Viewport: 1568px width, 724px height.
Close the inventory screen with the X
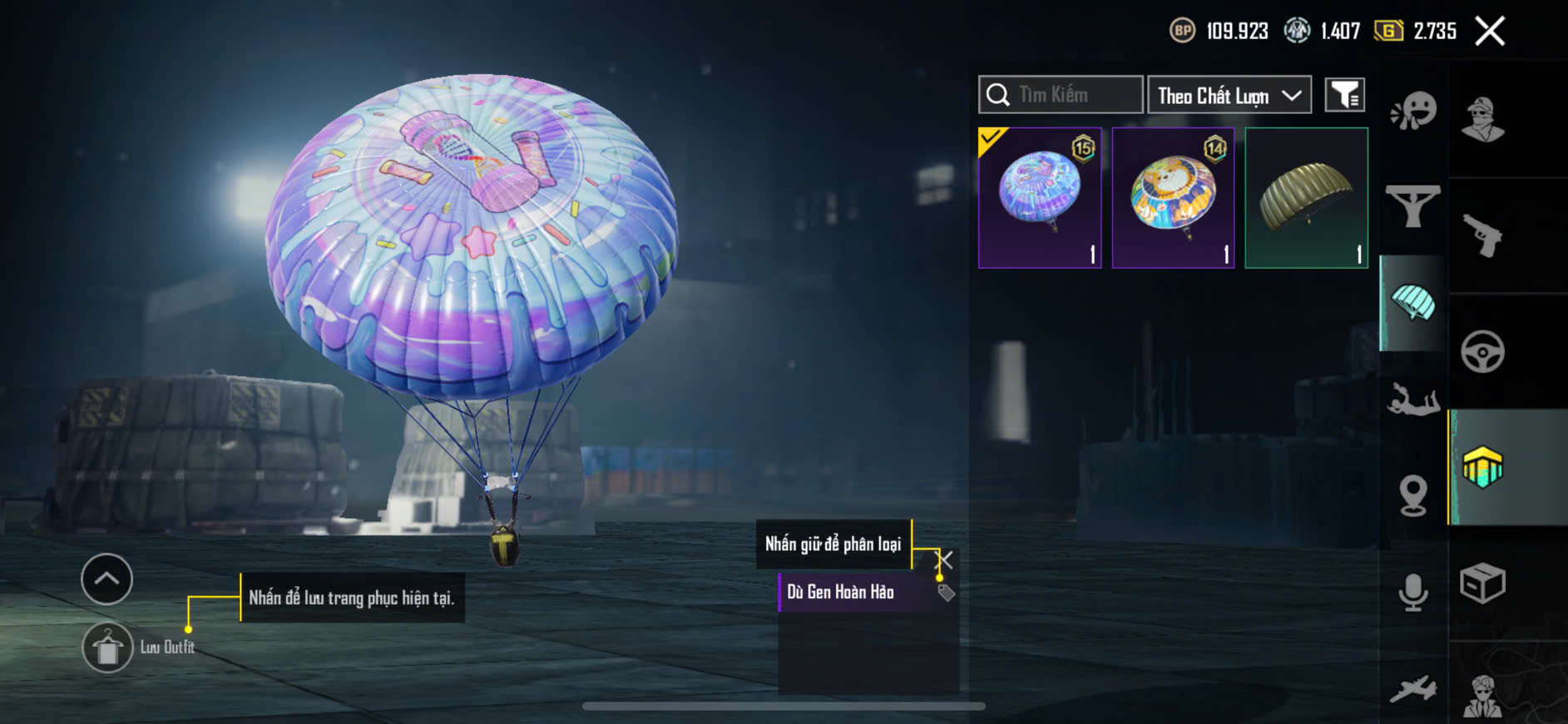click(x=1489, y=32)
